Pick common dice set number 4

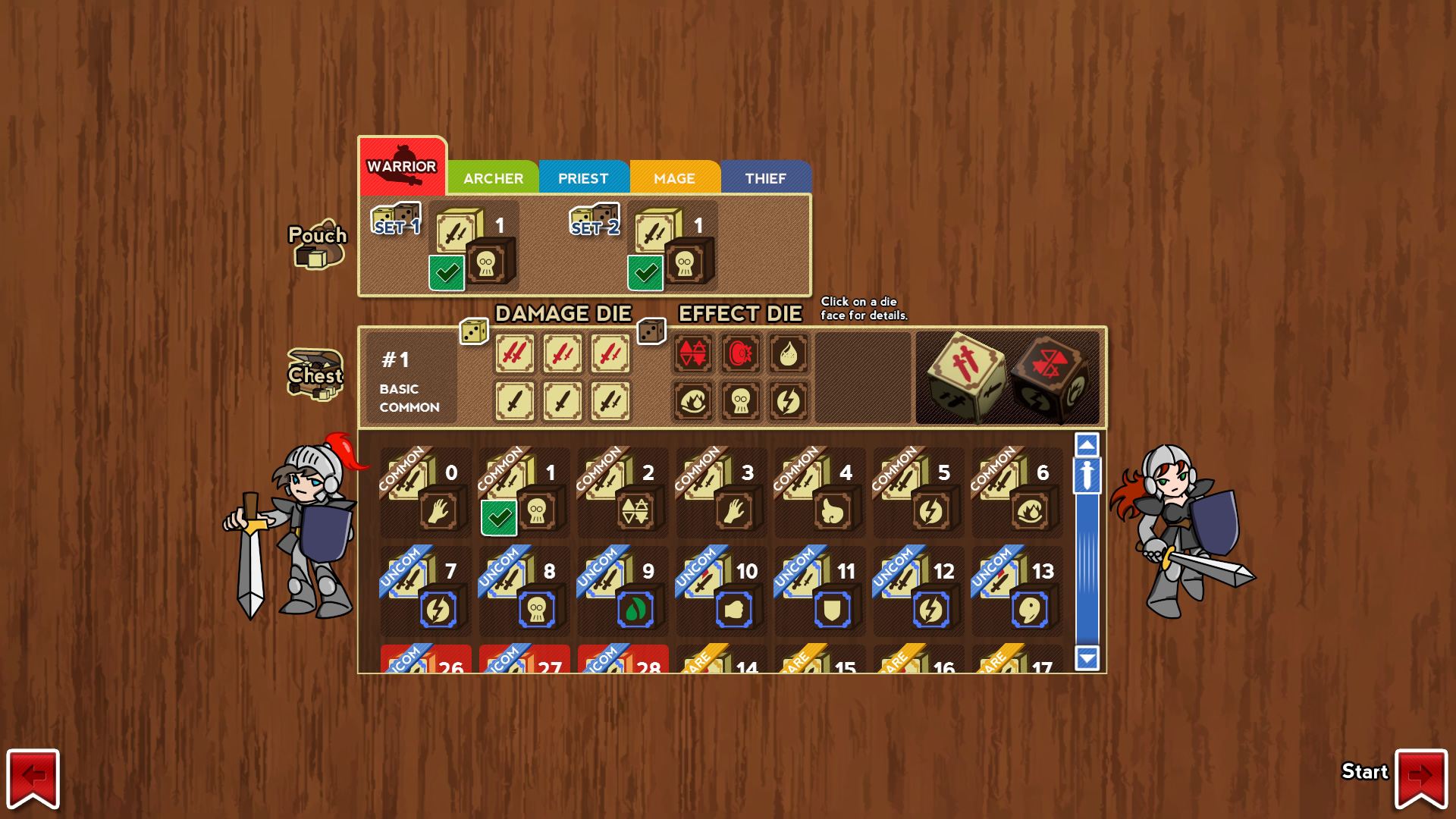click(x=820, y=492)
